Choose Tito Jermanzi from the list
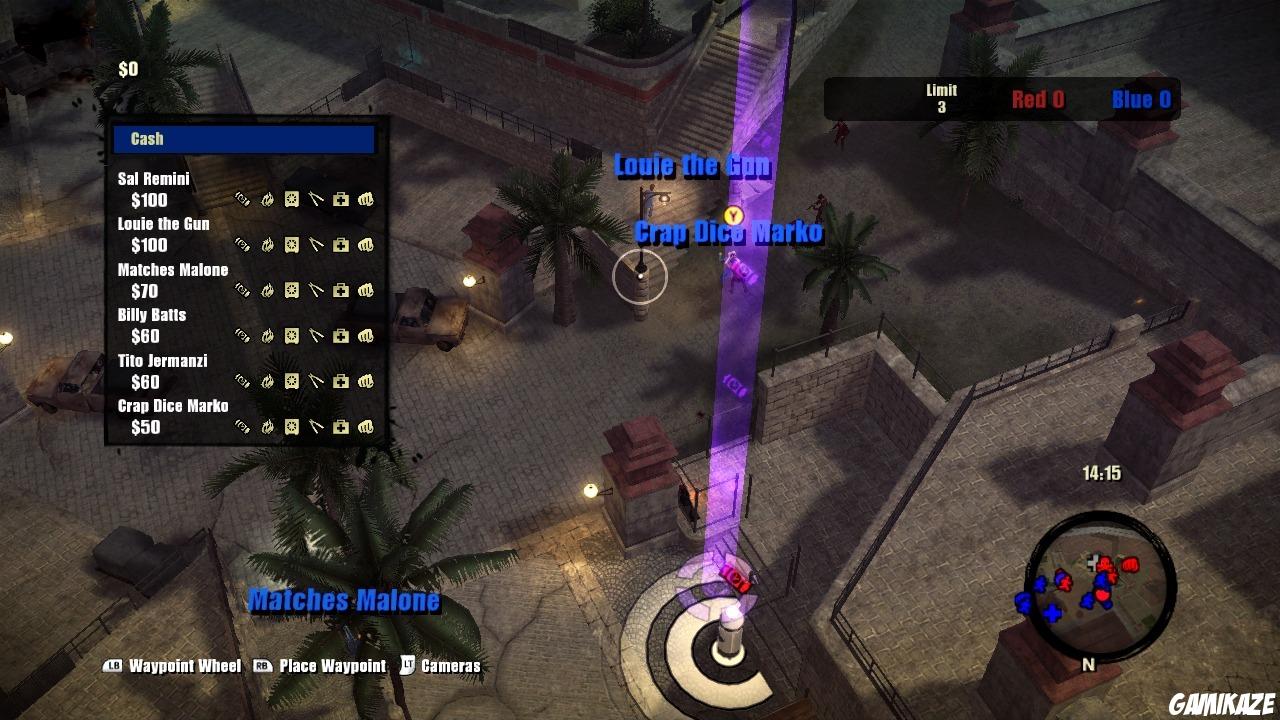Image resolution: width=1280 pixels, height=720 pixels. [x=163, y=361]
